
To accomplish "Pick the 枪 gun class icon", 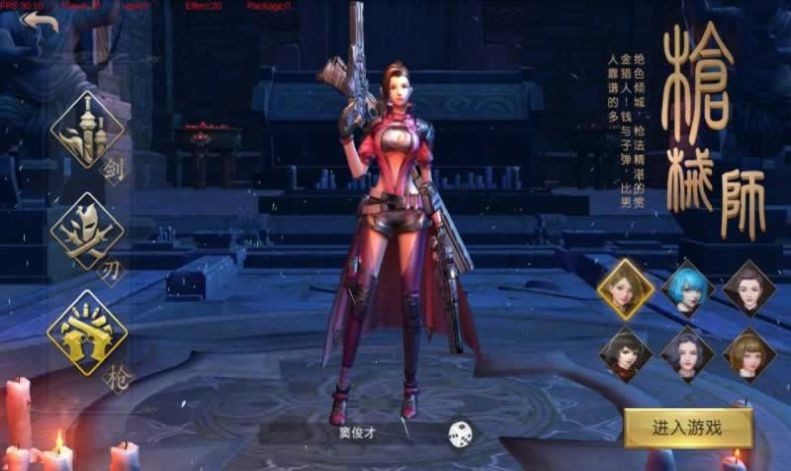I will point(88,333).
